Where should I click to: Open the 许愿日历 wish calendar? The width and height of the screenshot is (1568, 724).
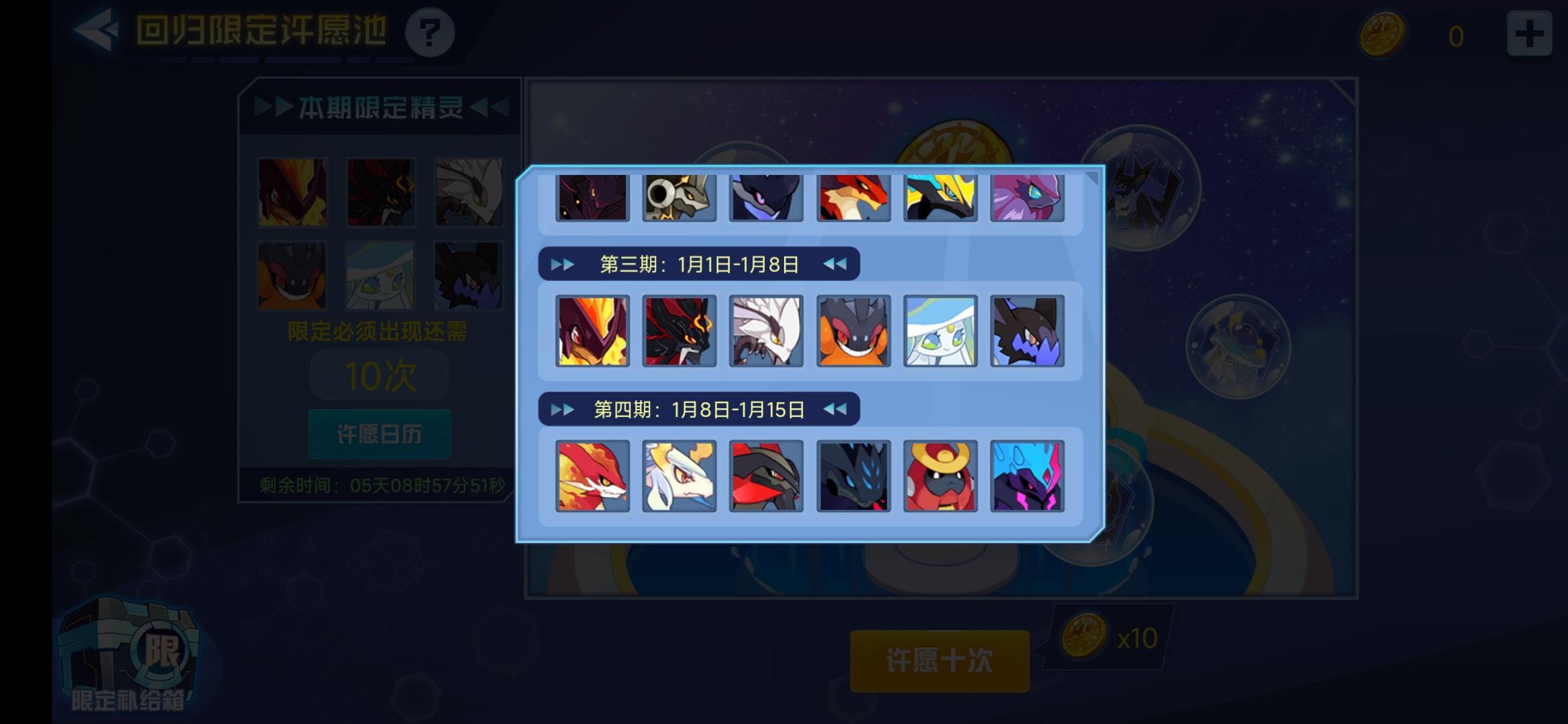pyautogui.click(x=379, y=434)
